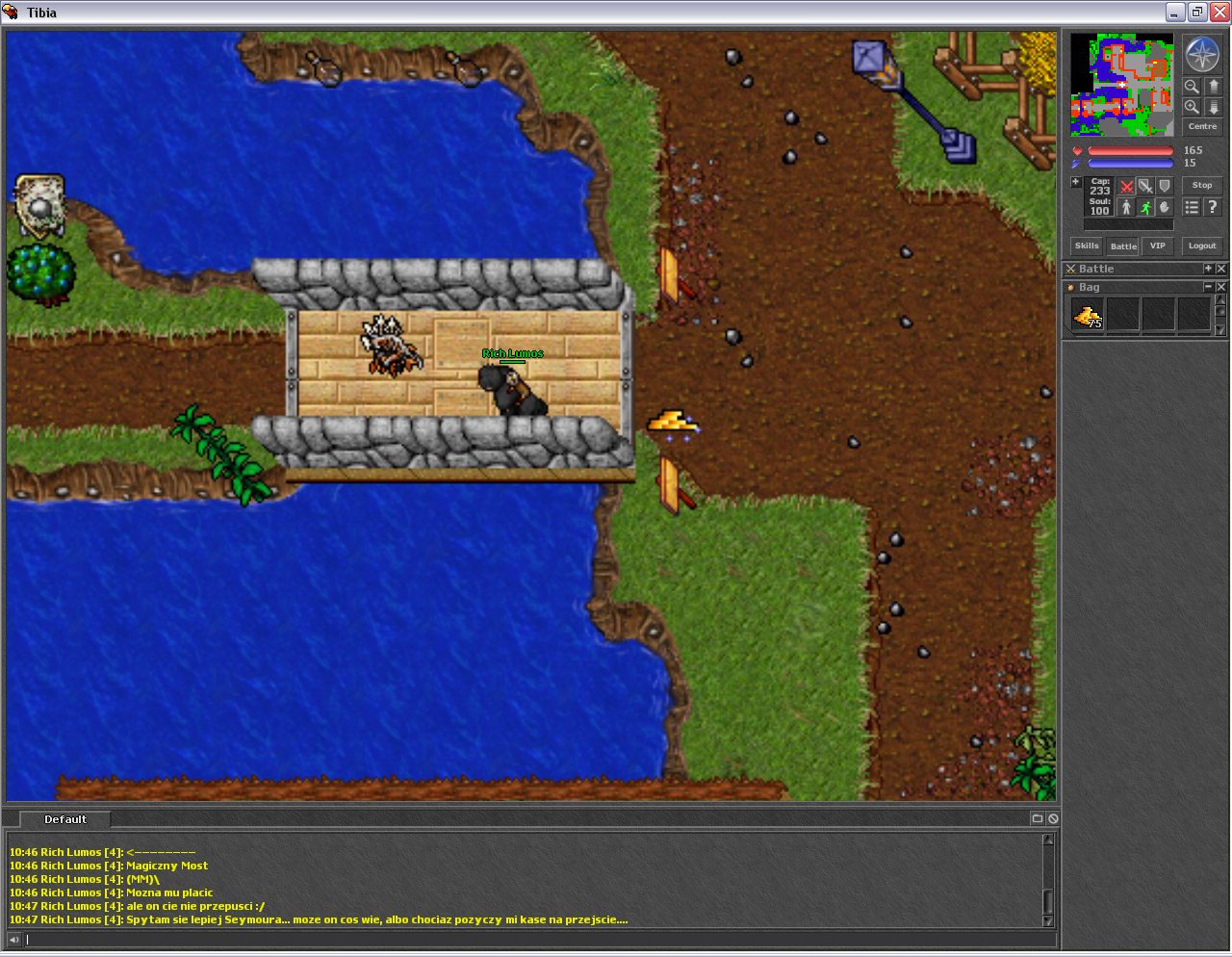
Task: Select the defensive shield fight mode
Action: point(1165,185)
